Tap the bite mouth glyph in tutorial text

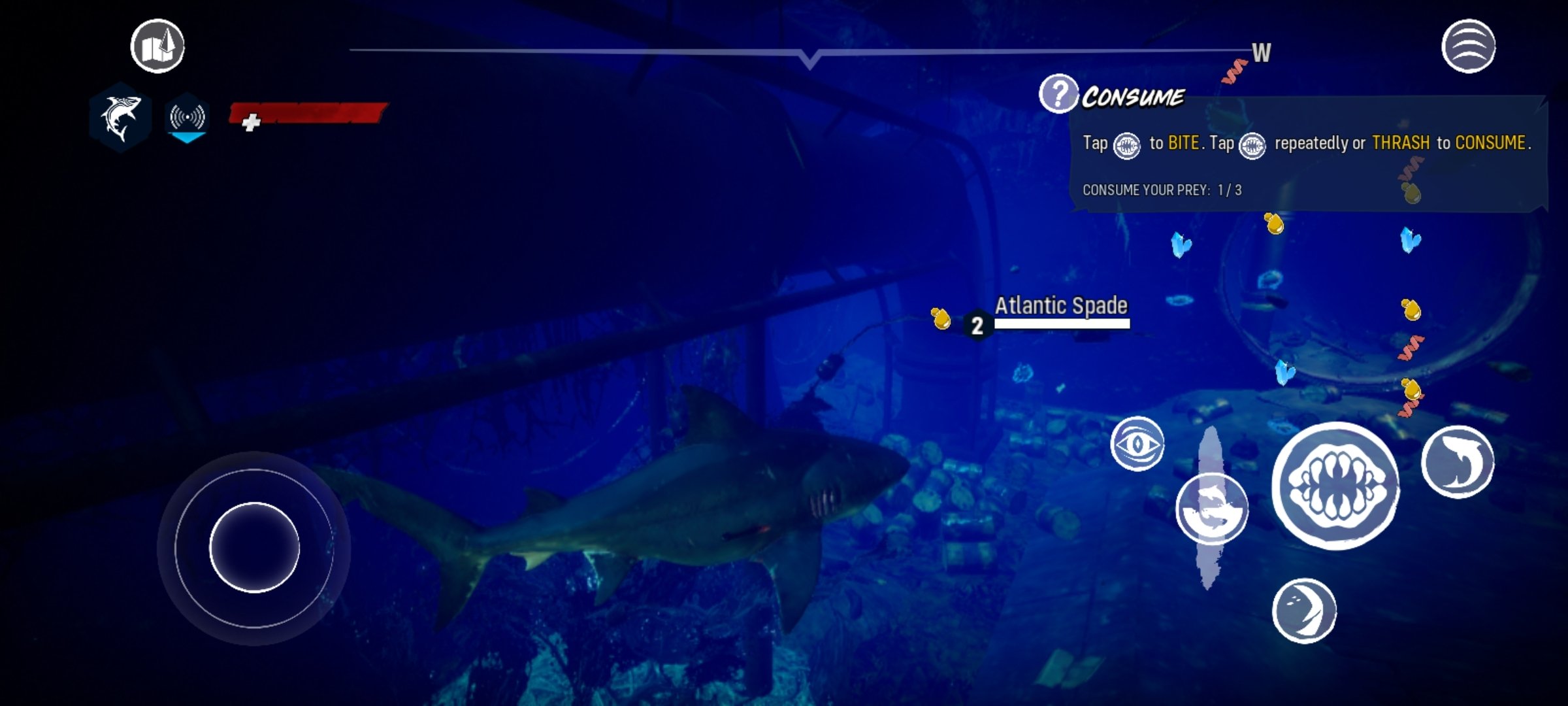point(1127,144)
